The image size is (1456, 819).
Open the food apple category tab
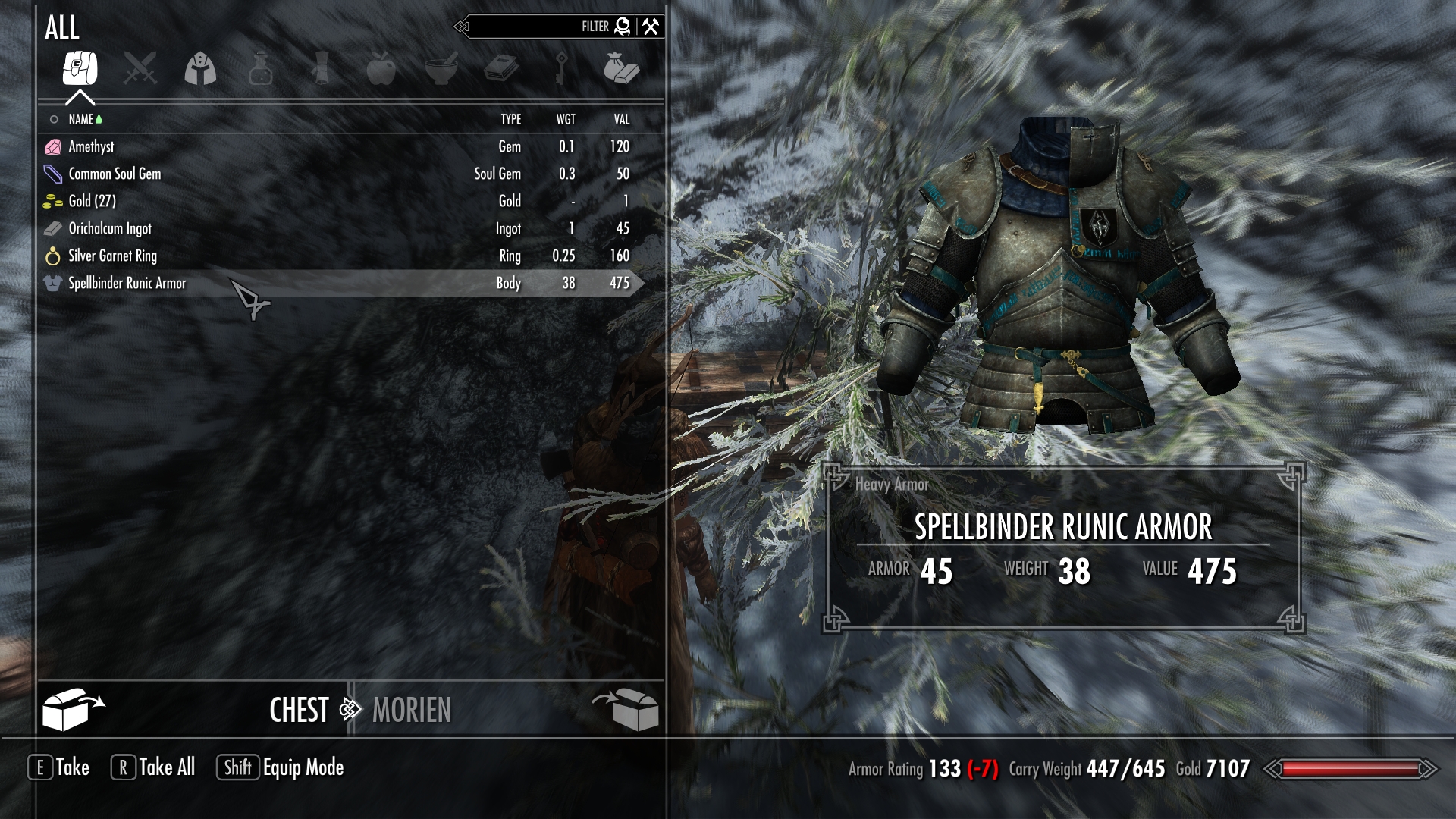pos(381,69)
